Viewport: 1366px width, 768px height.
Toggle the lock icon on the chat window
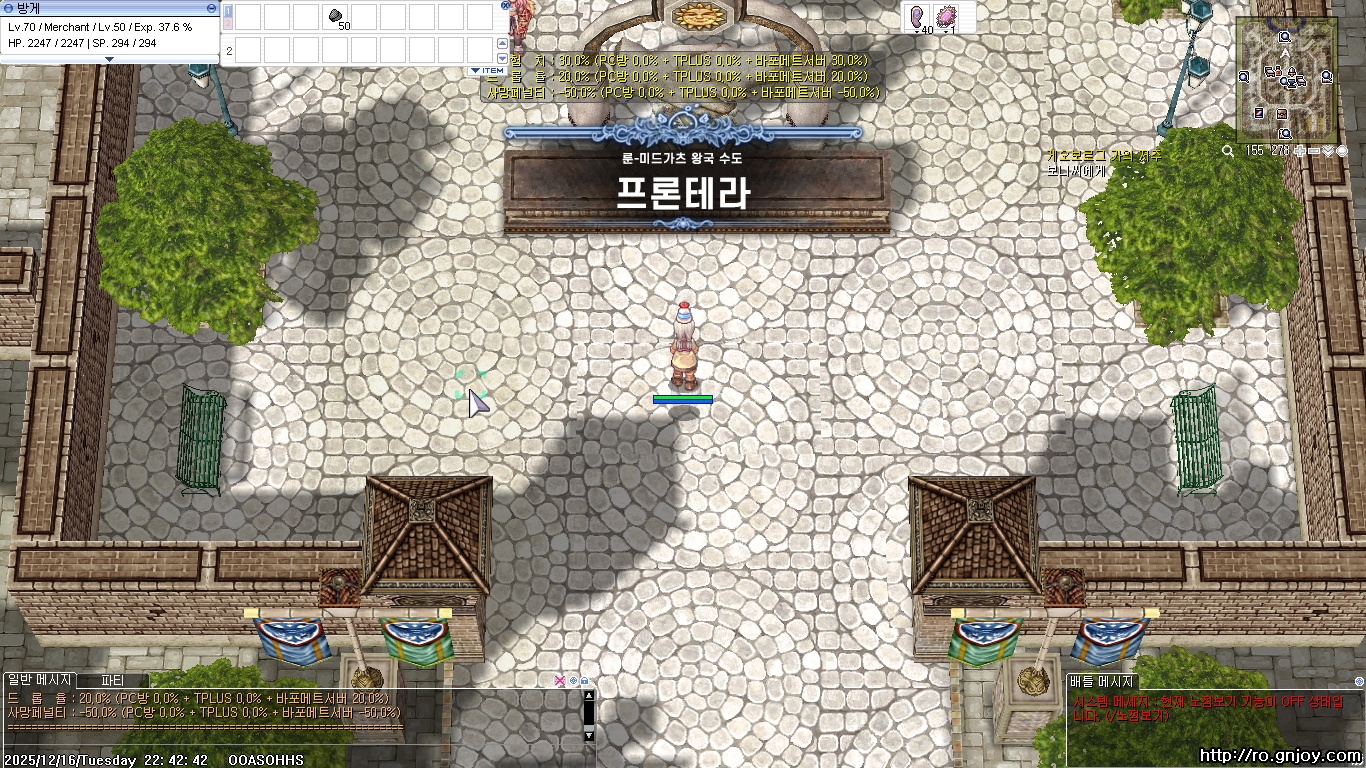[x=584, y=681]
